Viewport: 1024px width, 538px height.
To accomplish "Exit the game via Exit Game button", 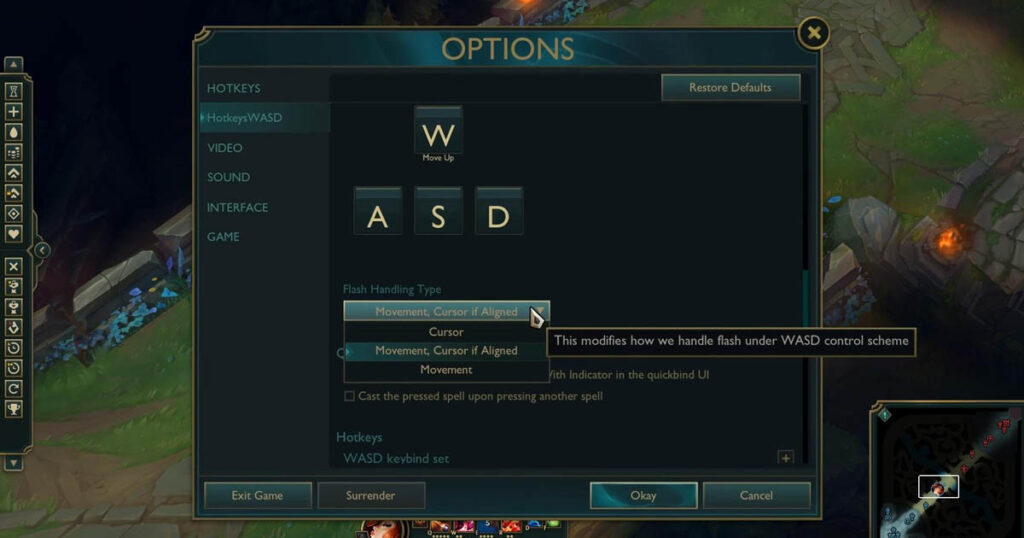I will [257, 495].
